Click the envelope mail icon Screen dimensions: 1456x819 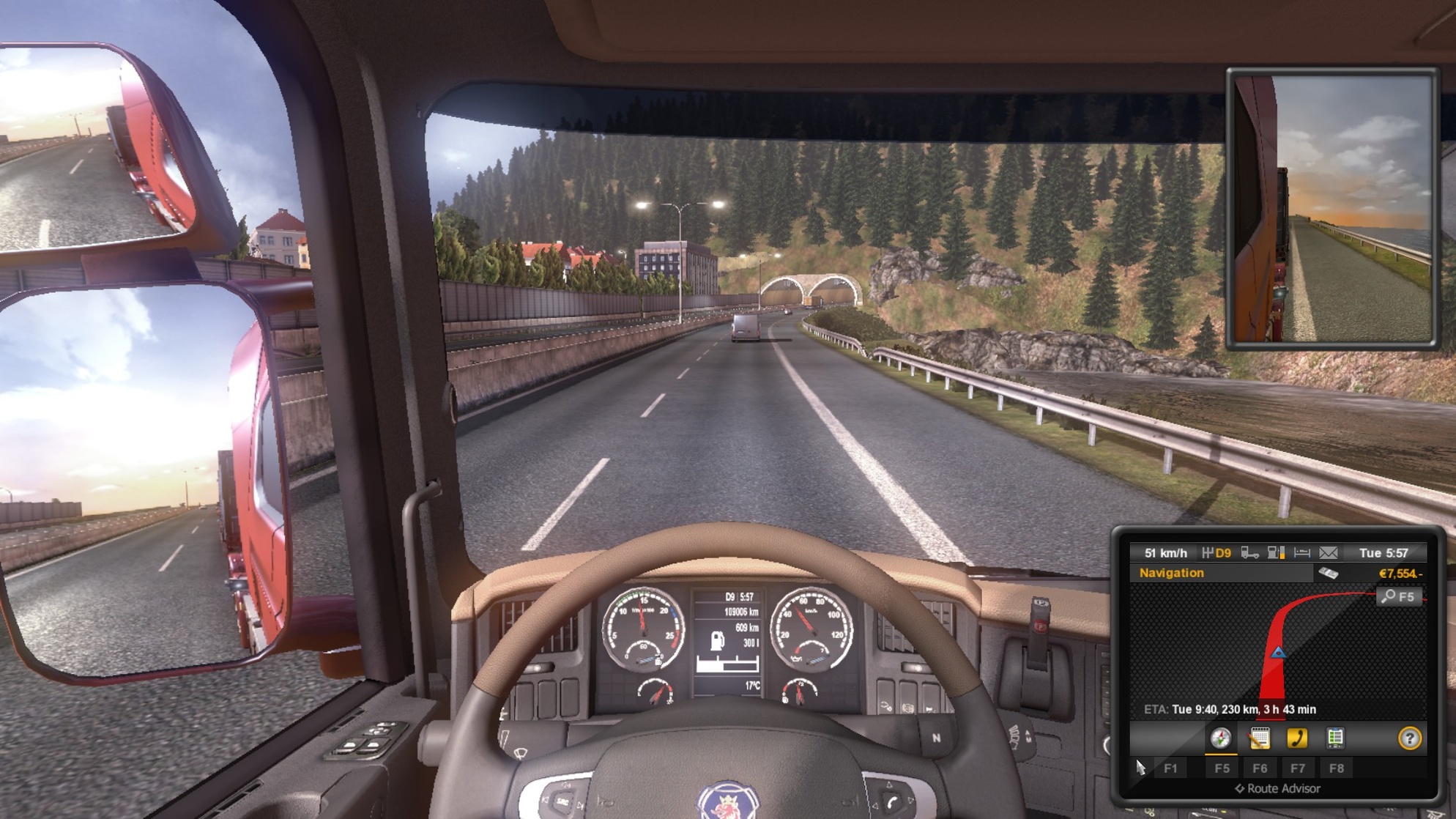point(1328,553)
